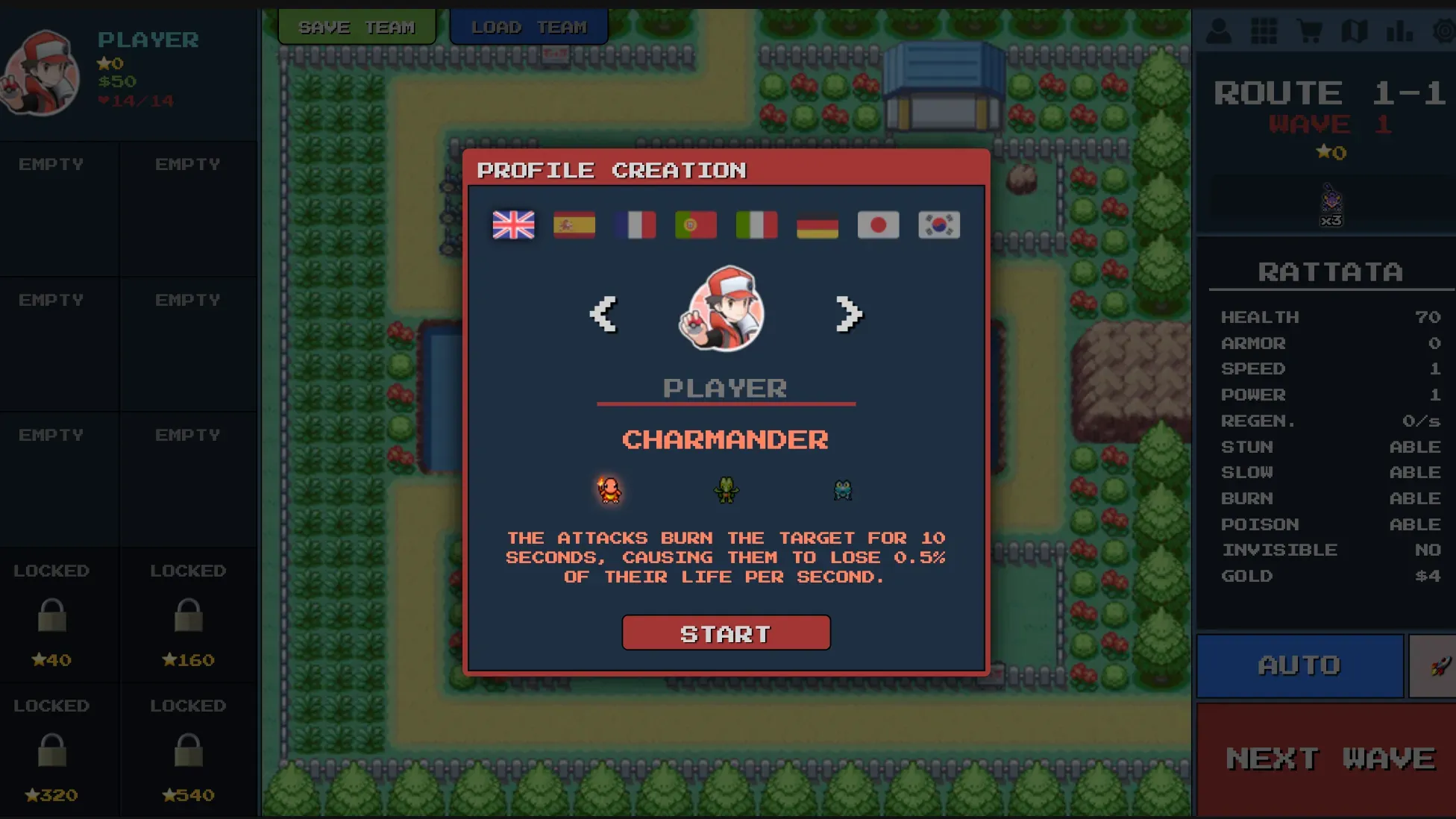Image resolution: width=1456 pixels, height=819 pixels.
Task: Browse avatars with the right chevron
Action: [848, 313]
